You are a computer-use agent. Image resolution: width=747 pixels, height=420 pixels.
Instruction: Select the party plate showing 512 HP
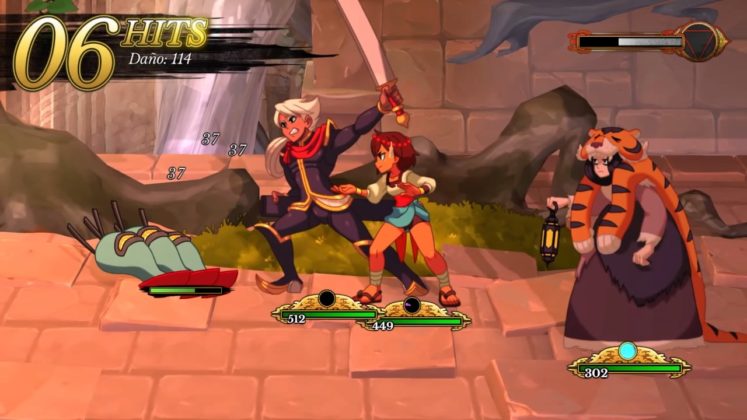pyautogui.click(x=324, y=311)
